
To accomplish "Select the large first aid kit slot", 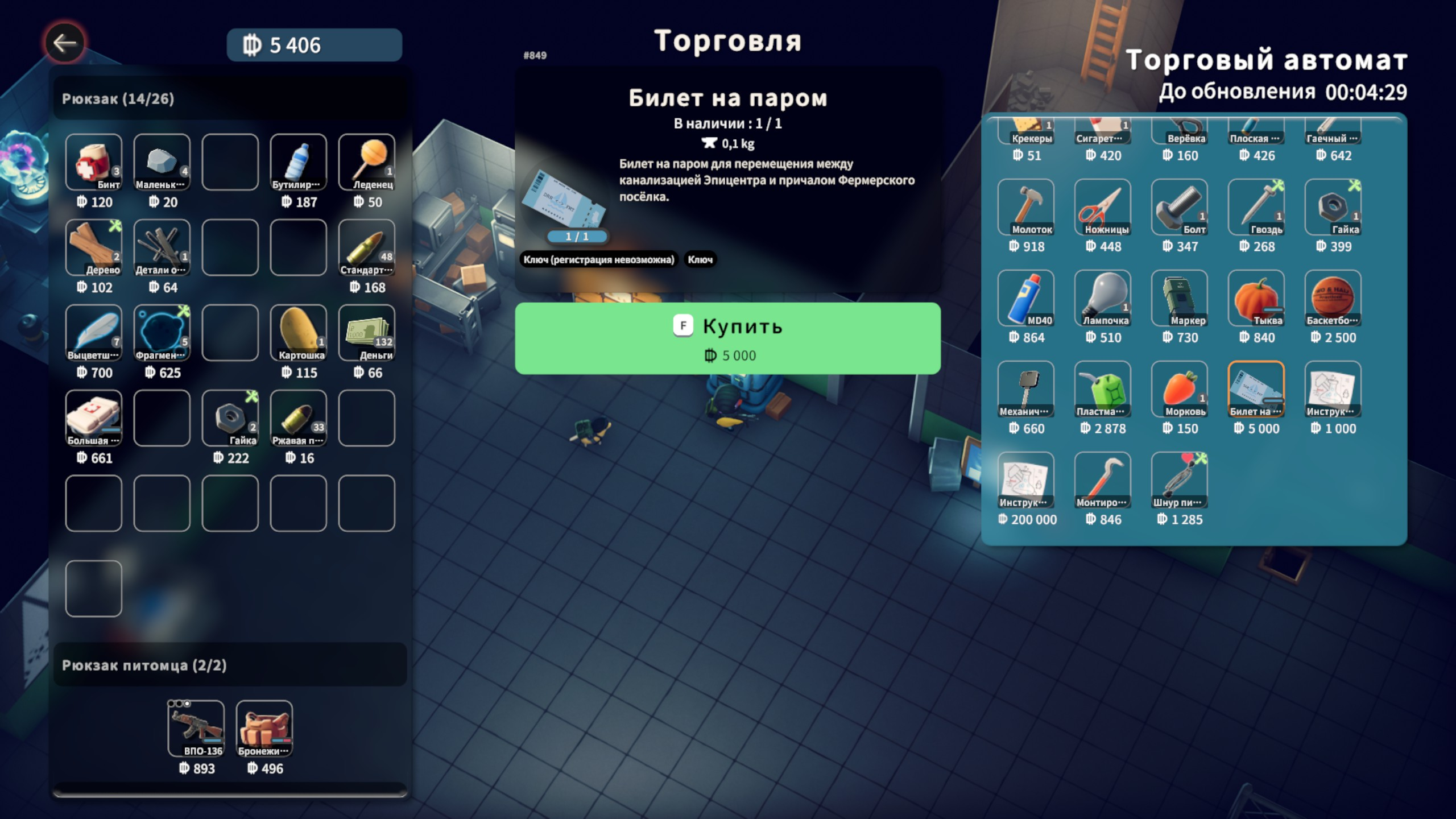I will pos(94,418).
